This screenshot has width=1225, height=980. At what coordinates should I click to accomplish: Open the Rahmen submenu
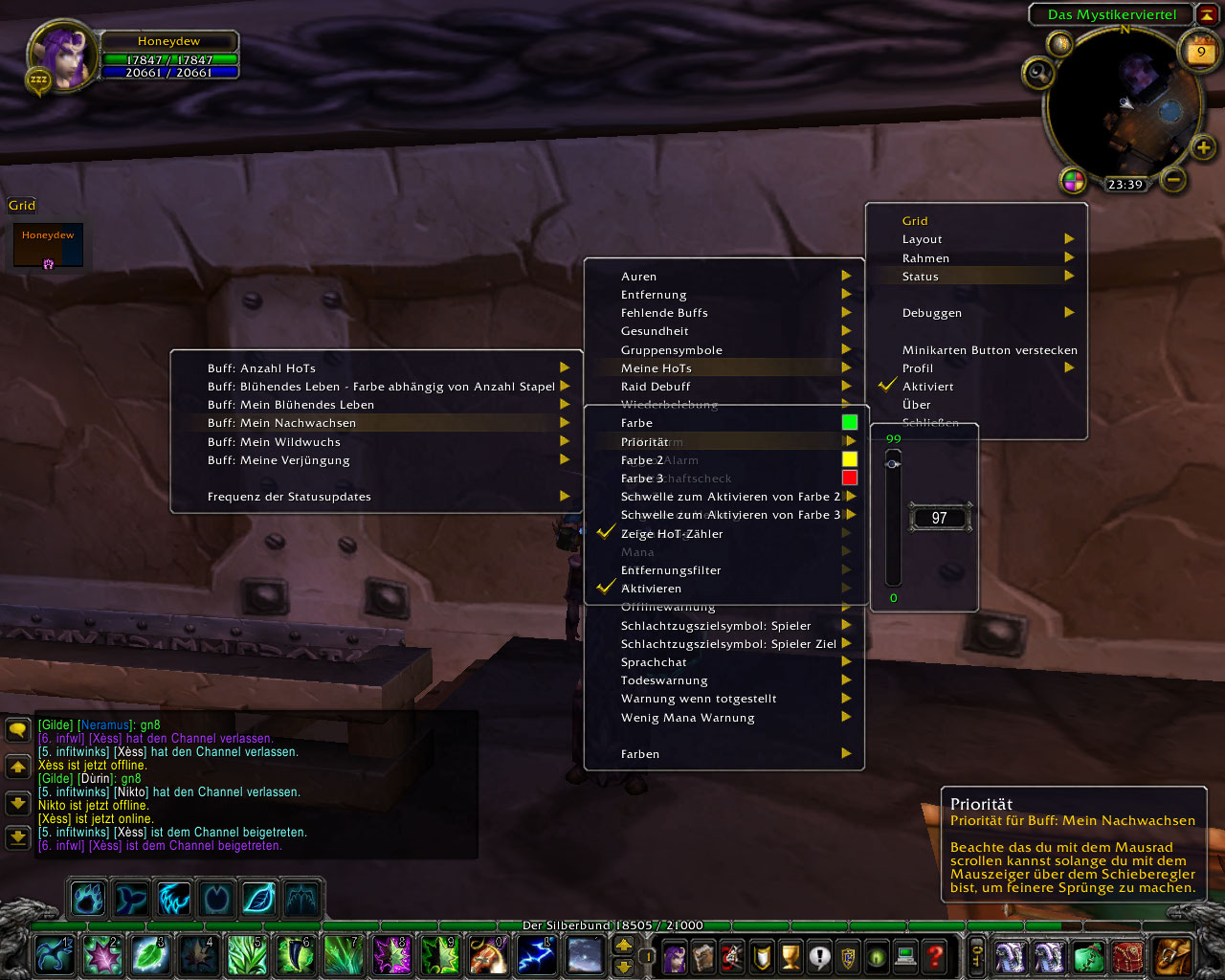click(x=926, y=258)
